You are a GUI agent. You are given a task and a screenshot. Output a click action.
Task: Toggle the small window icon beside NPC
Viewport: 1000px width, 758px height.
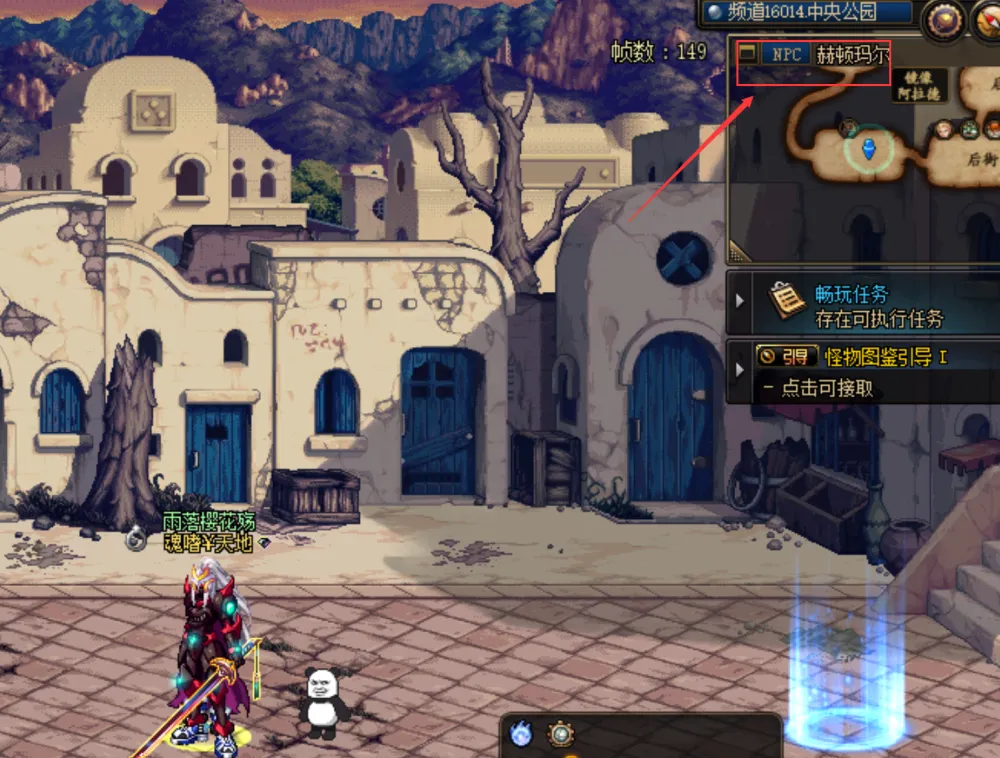[x=747, y=54]
